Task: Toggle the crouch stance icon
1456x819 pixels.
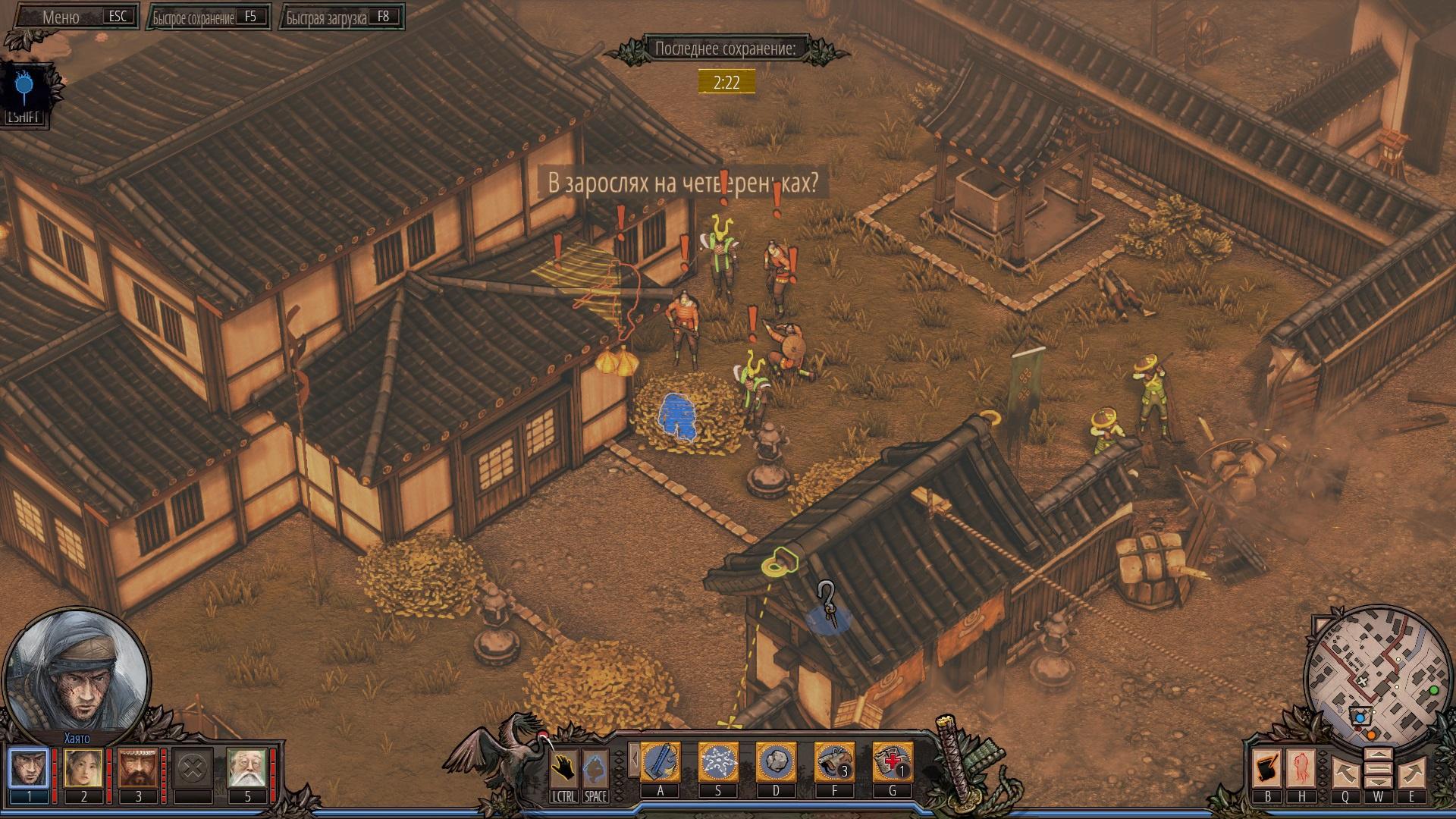Action: coord(595,768)
